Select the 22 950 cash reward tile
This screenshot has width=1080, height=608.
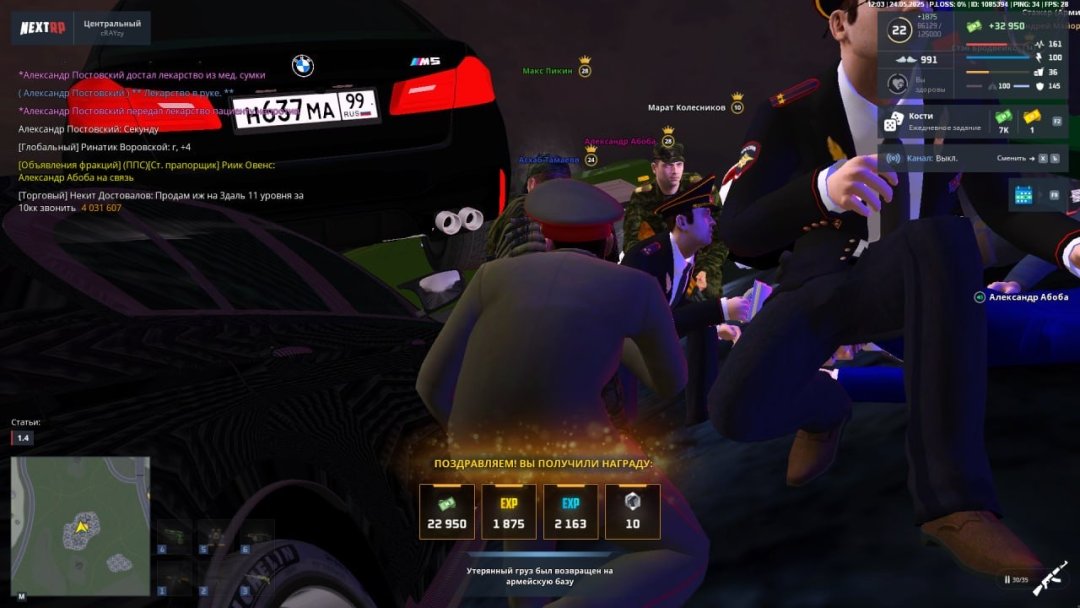[x=446, y=512]
